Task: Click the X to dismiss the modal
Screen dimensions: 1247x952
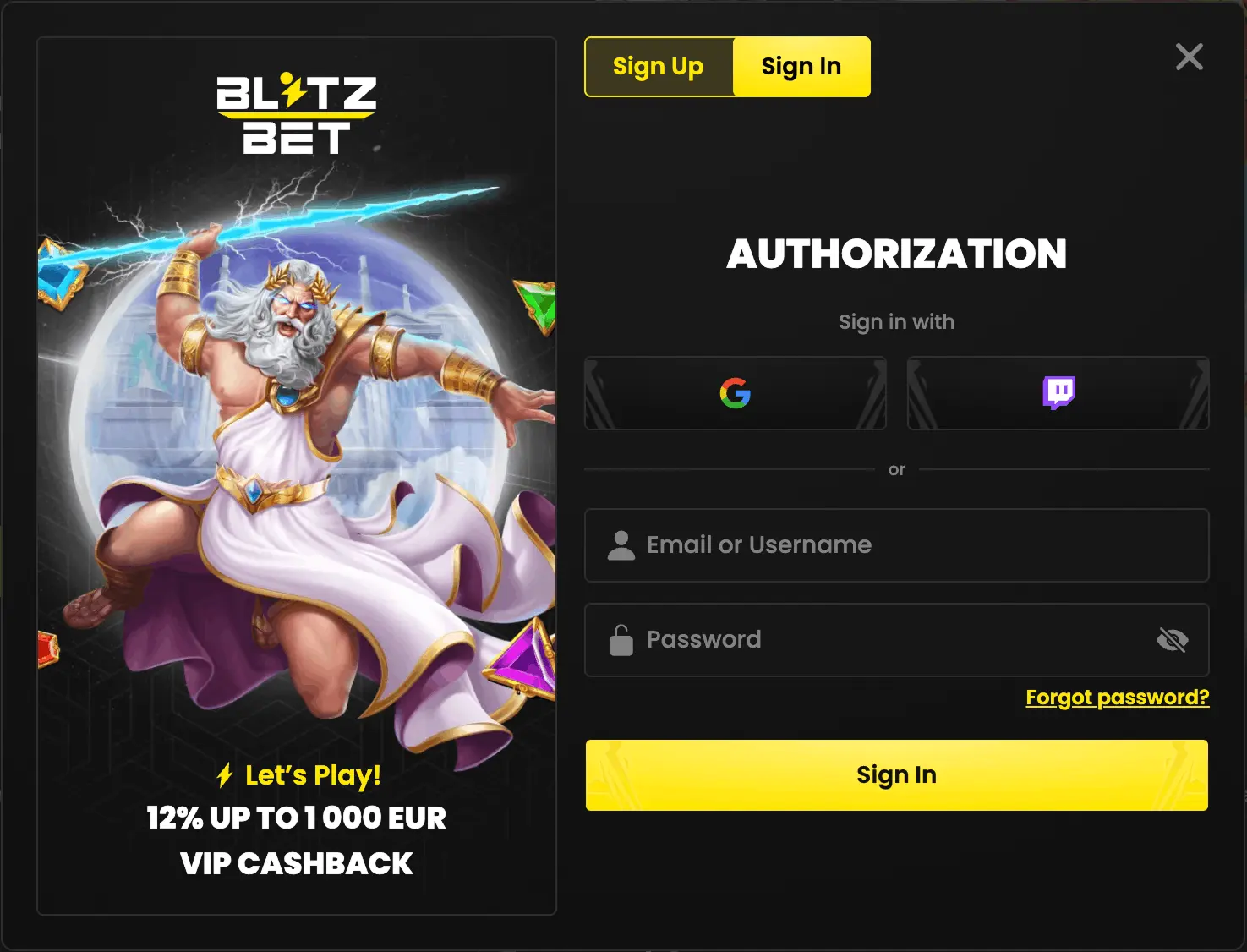Action: (1189, 57)
